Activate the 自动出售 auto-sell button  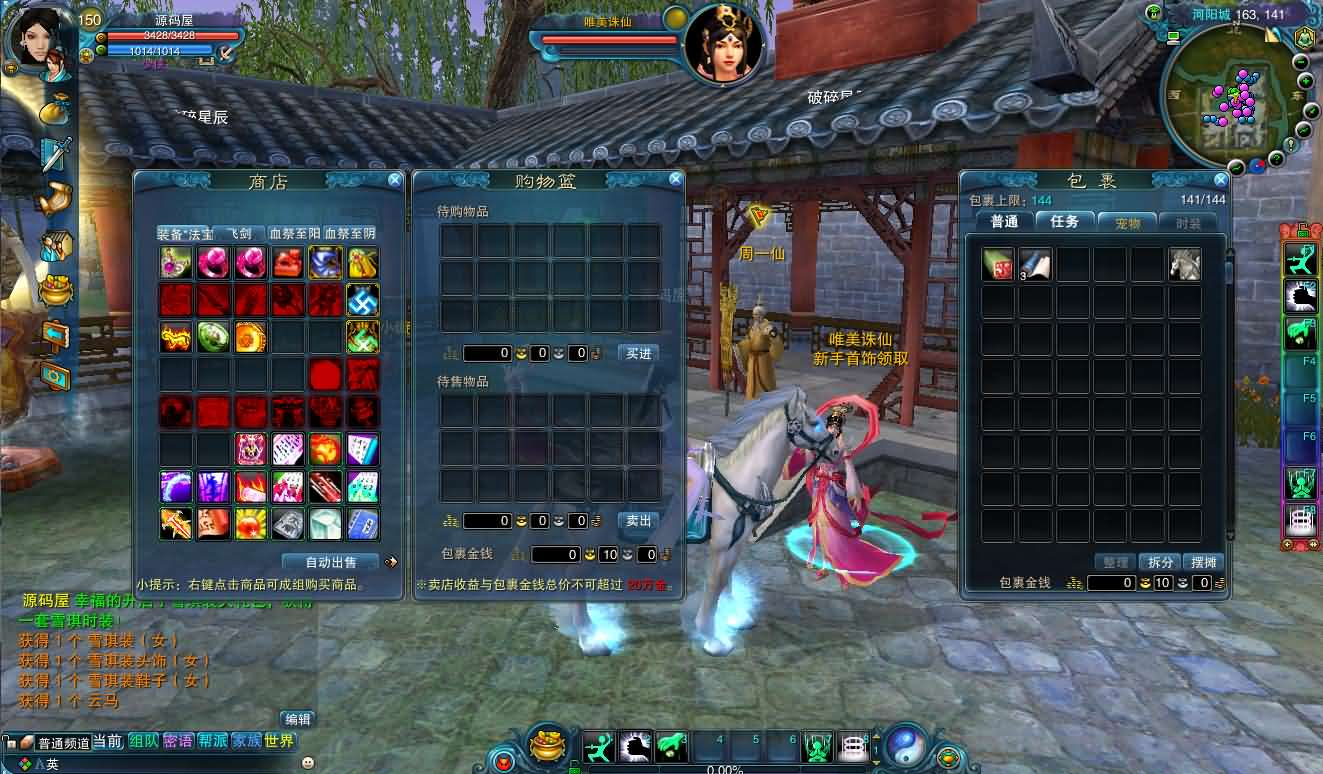pos(330,562)
